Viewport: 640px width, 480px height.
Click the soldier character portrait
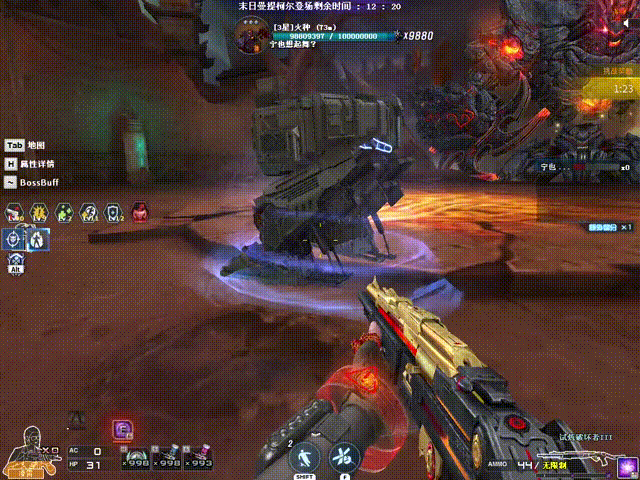(x=28, y=451)
